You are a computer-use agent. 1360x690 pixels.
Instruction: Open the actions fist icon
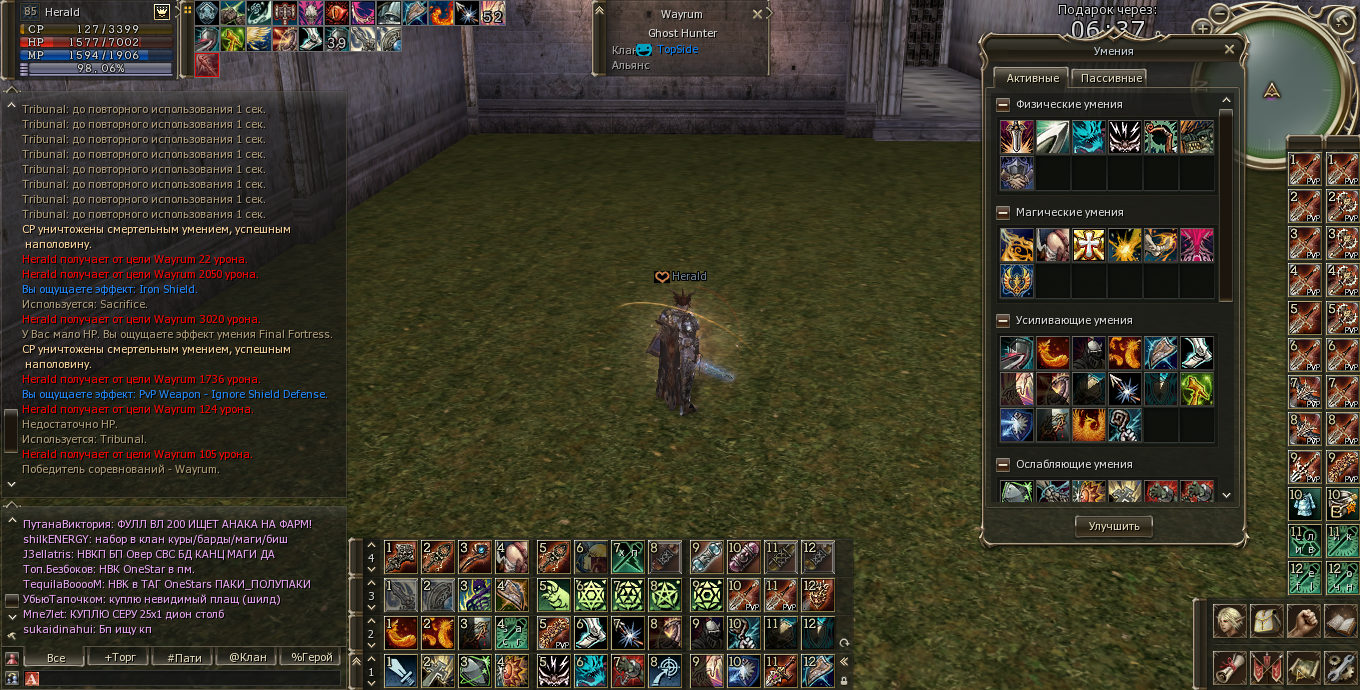[1303, 621]
